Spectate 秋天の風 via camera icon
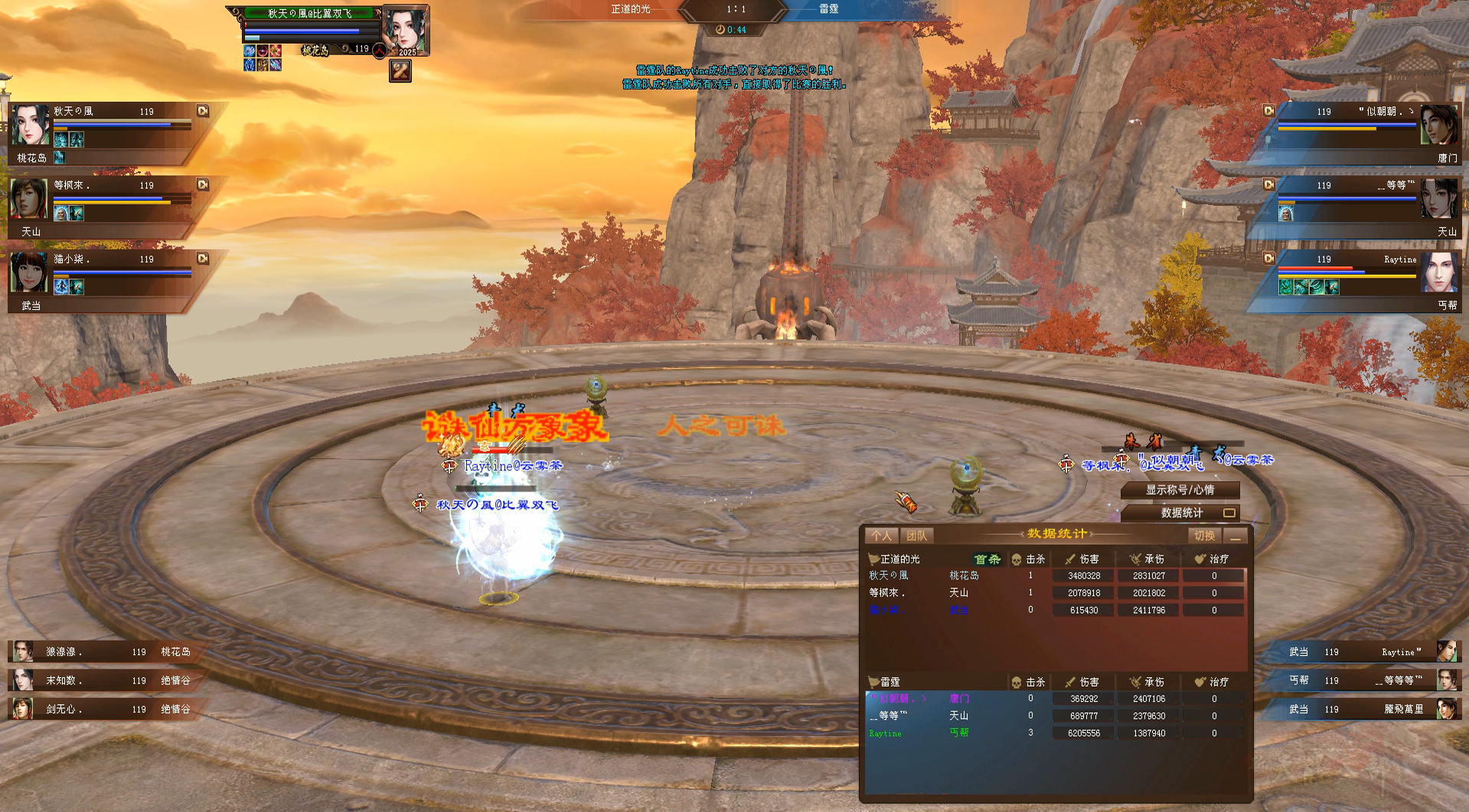Screen dimensions: 1469x812 tap(203, 111)
